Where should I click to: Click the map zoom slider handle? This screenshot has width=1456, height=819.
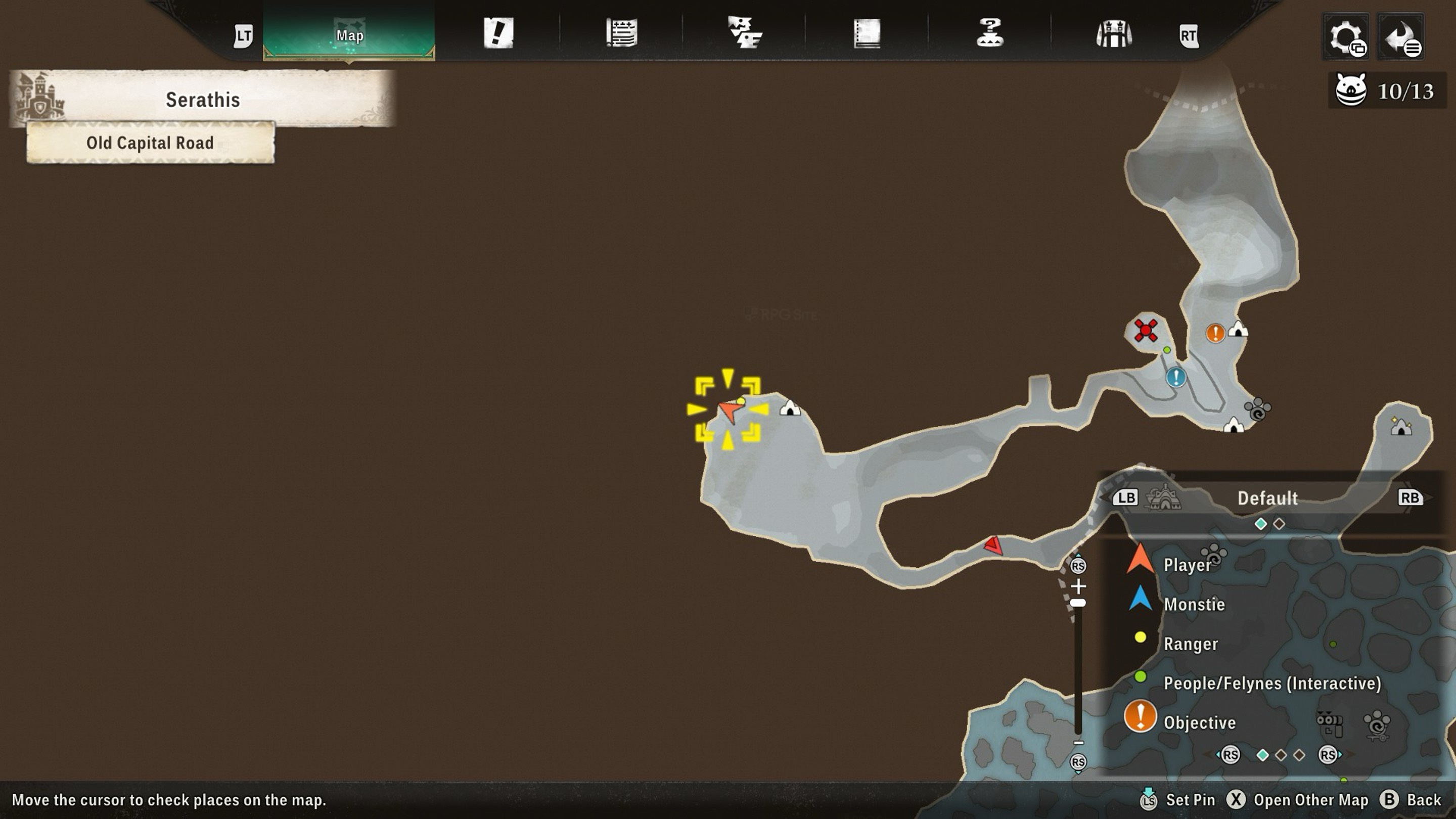(x=1078, y=603)
